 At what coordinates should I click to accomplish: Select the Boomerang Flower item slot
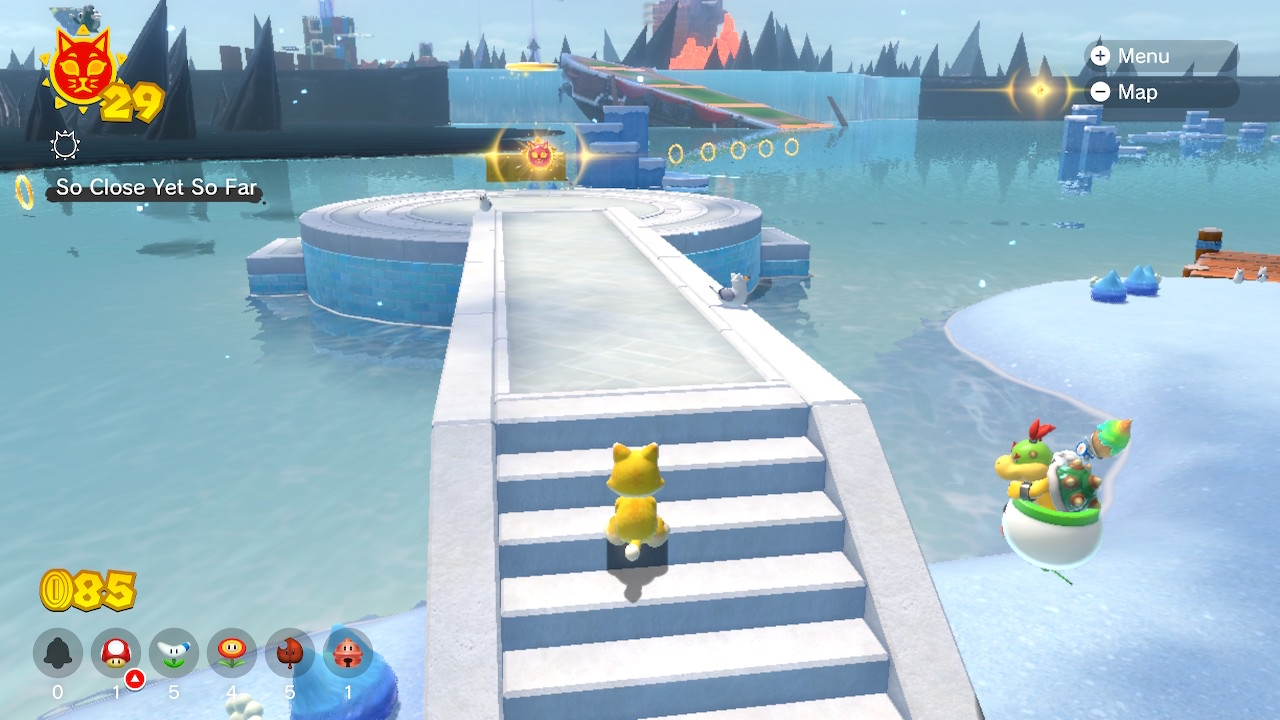point(174,653)
